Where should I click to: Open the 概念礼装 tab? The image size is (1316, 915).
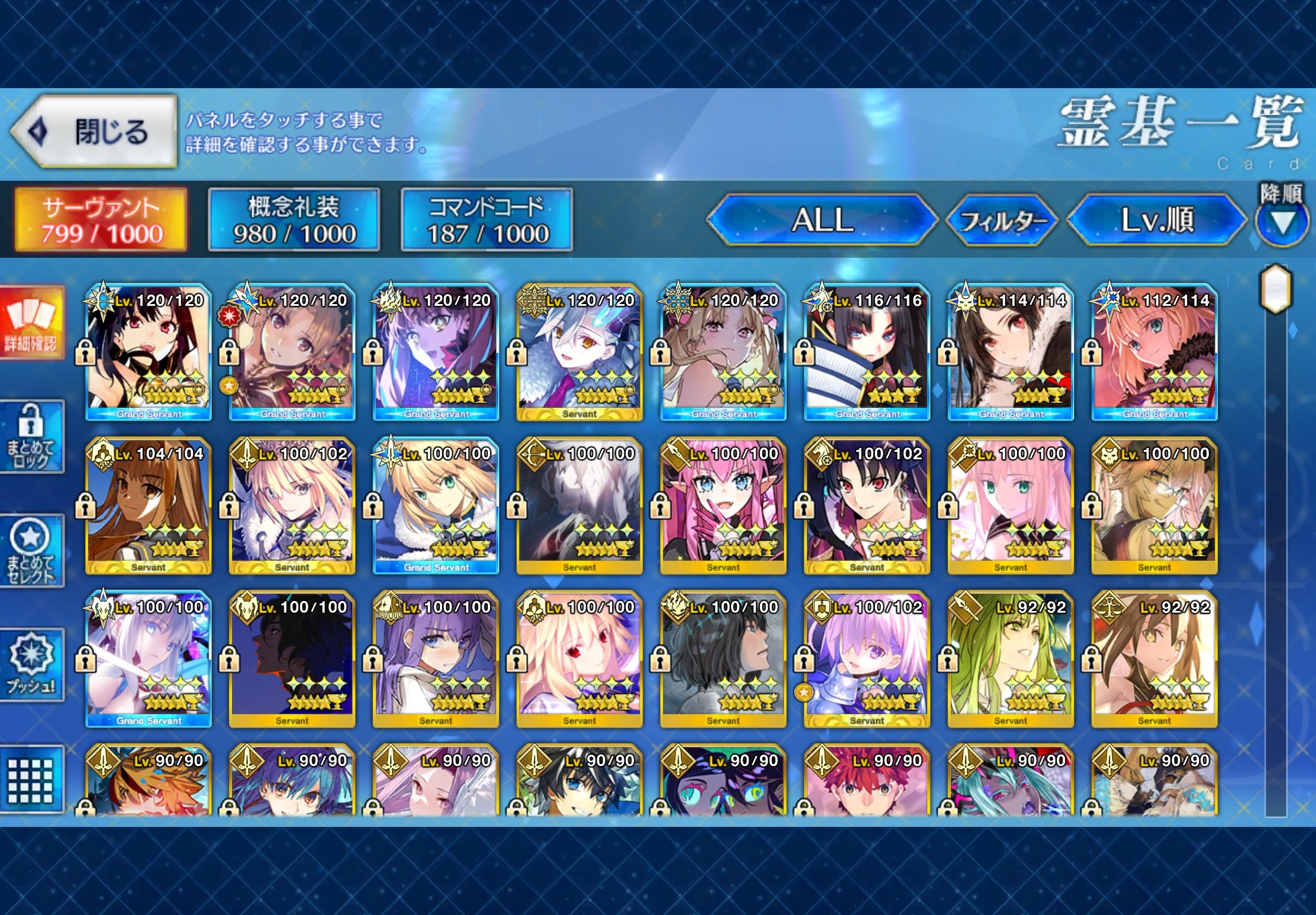pyautogui.click(x=293, y=220)
